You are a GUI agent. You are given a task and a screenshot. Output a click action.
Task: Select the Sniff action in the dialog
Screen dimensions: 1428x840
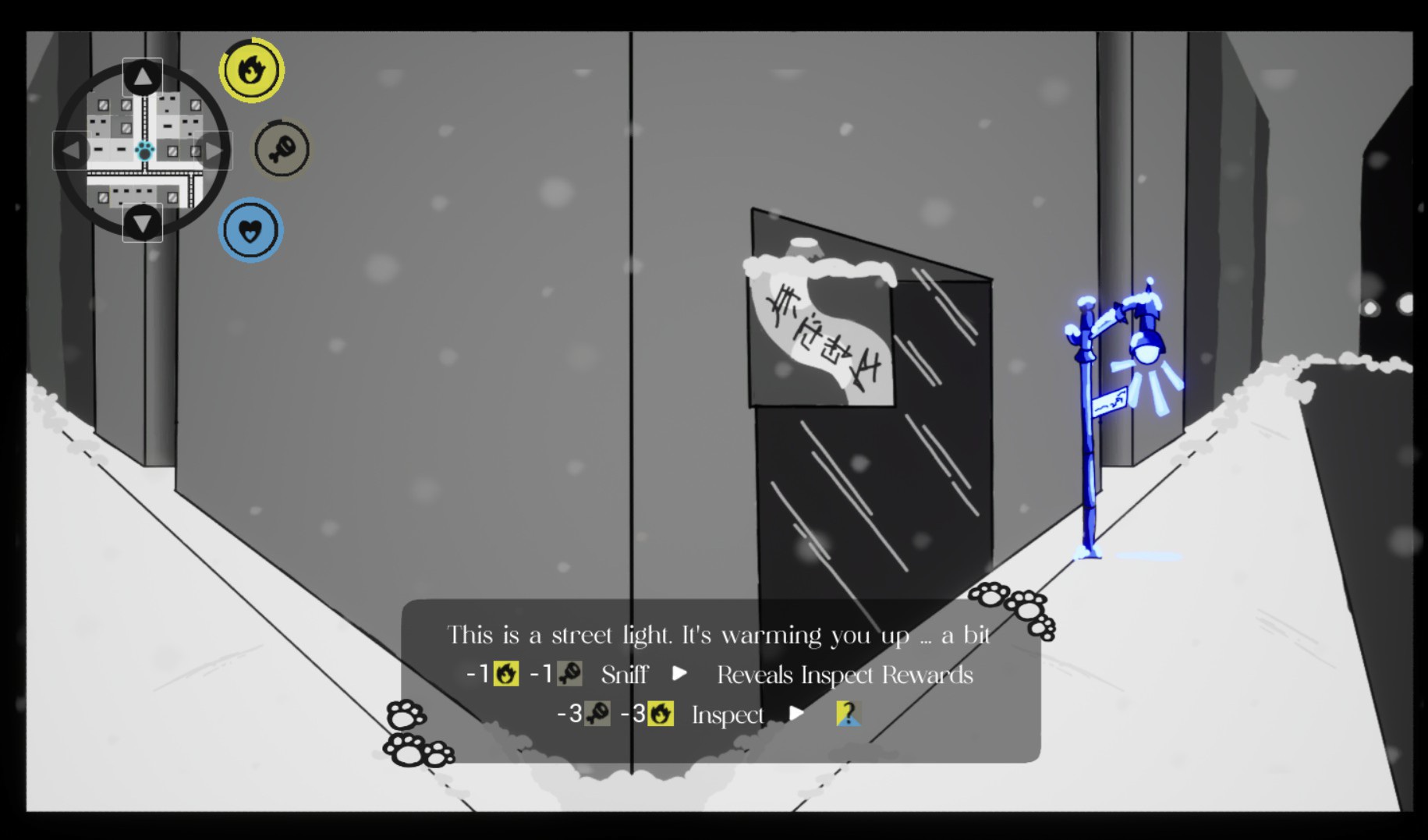click(625, 674)
